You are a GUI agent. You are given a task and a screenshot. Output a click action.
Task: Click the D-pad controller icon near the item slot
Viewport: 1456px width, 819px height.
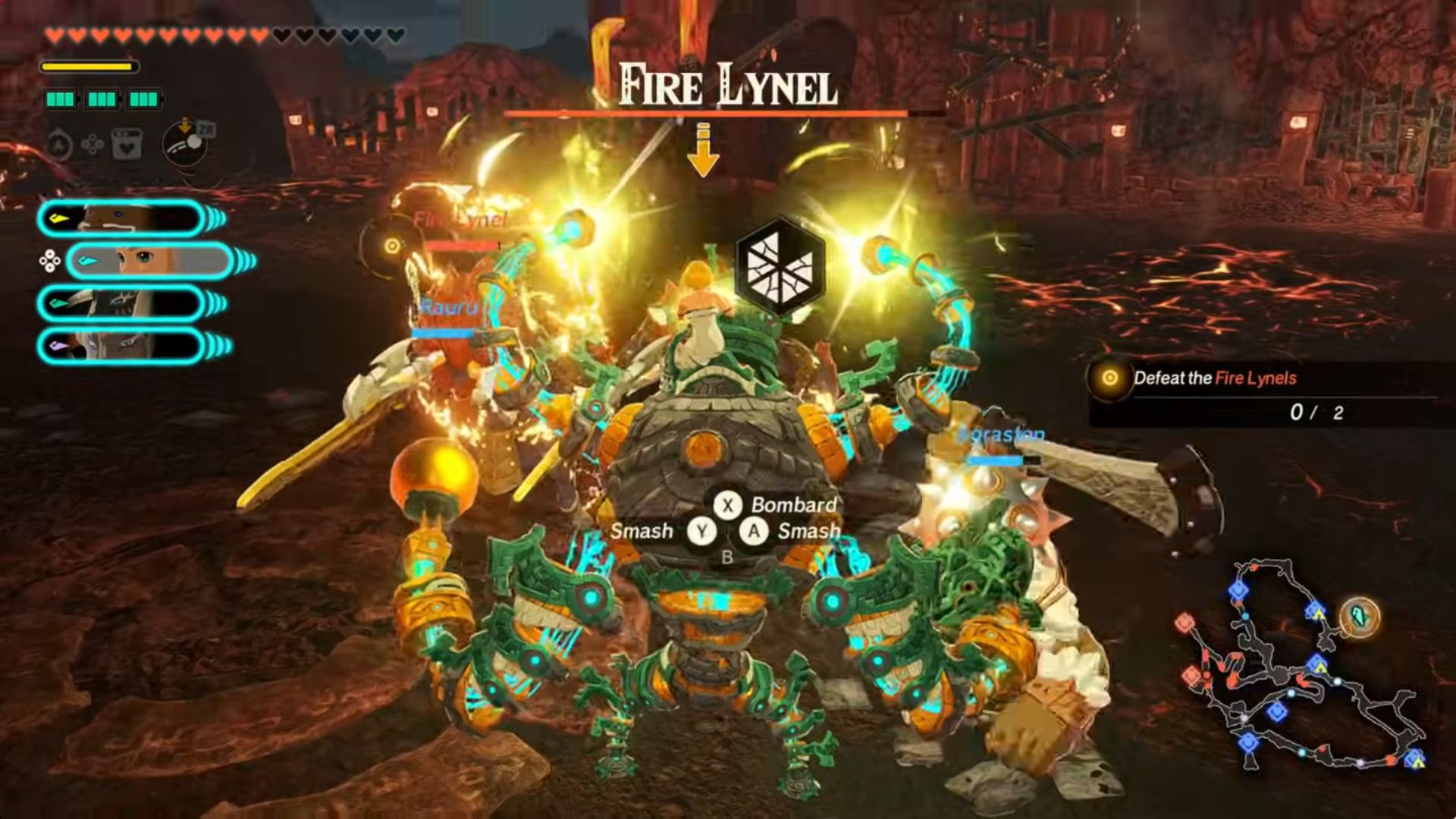pos(93,145)
